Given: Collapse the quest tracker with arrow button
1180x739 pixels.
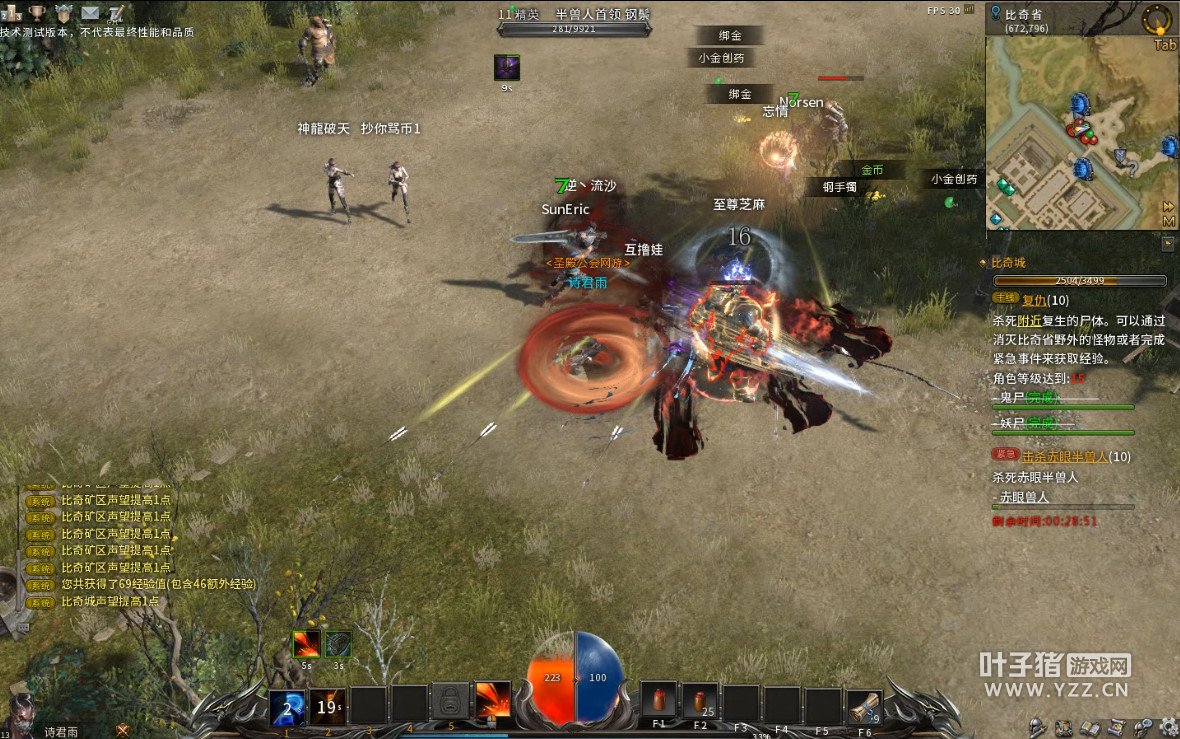Looking at the screenshot, I should (x=1167, y=243).
